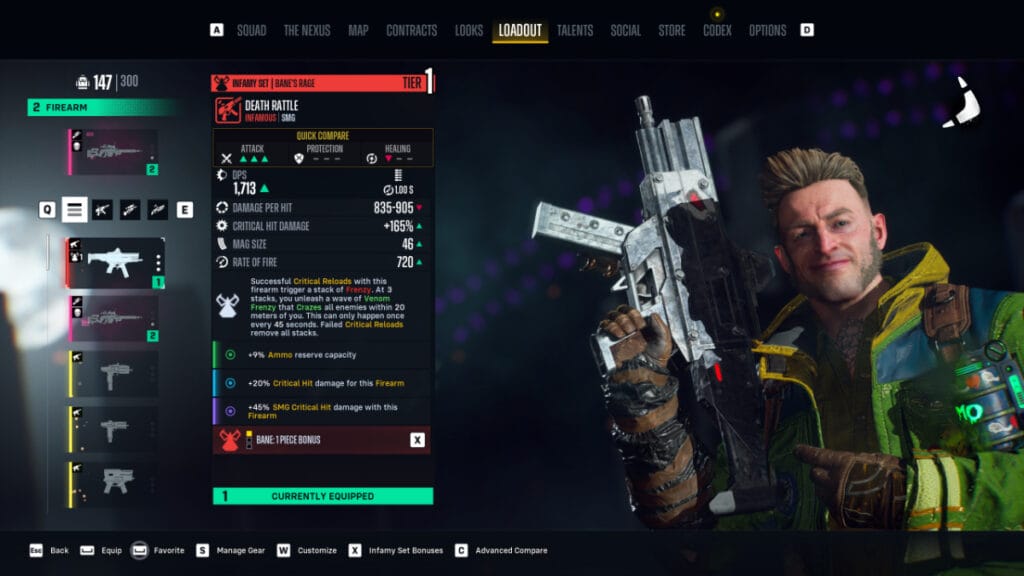Open the Looks tab
This screenshot has height=576, width=1024.
[469, 30]
